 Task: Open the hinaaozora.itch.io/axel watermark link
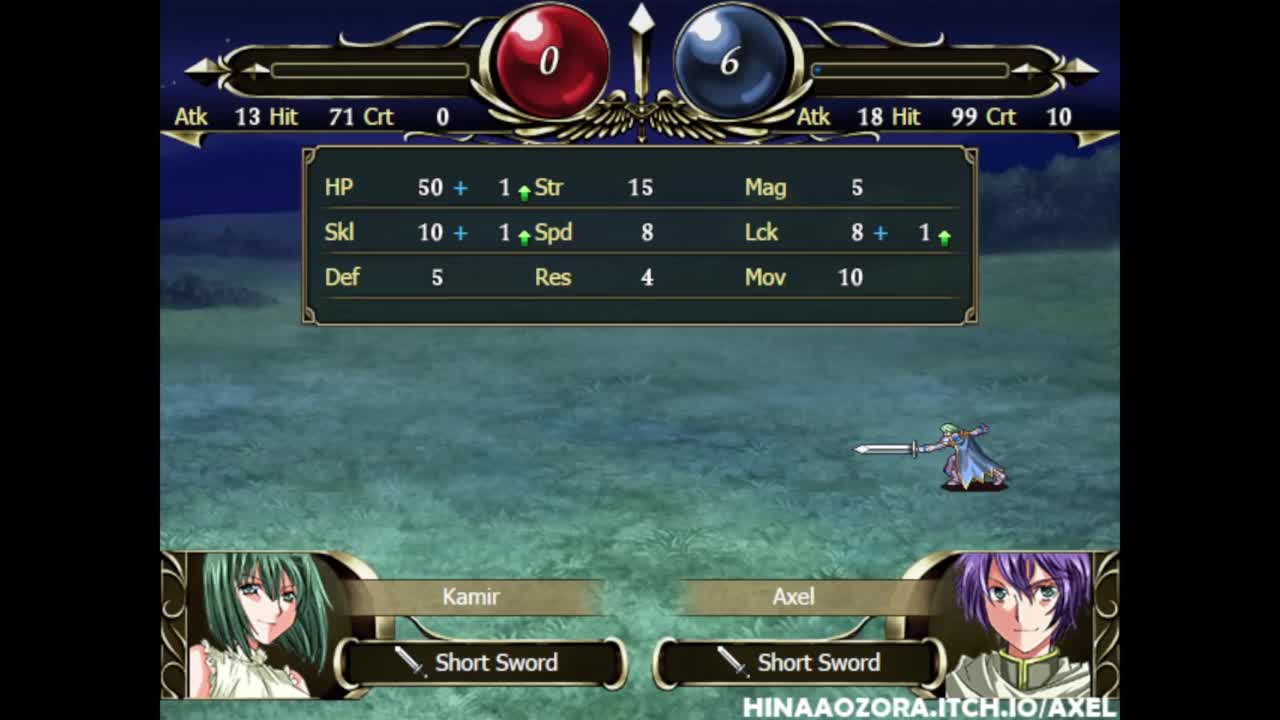coord(929,708)
